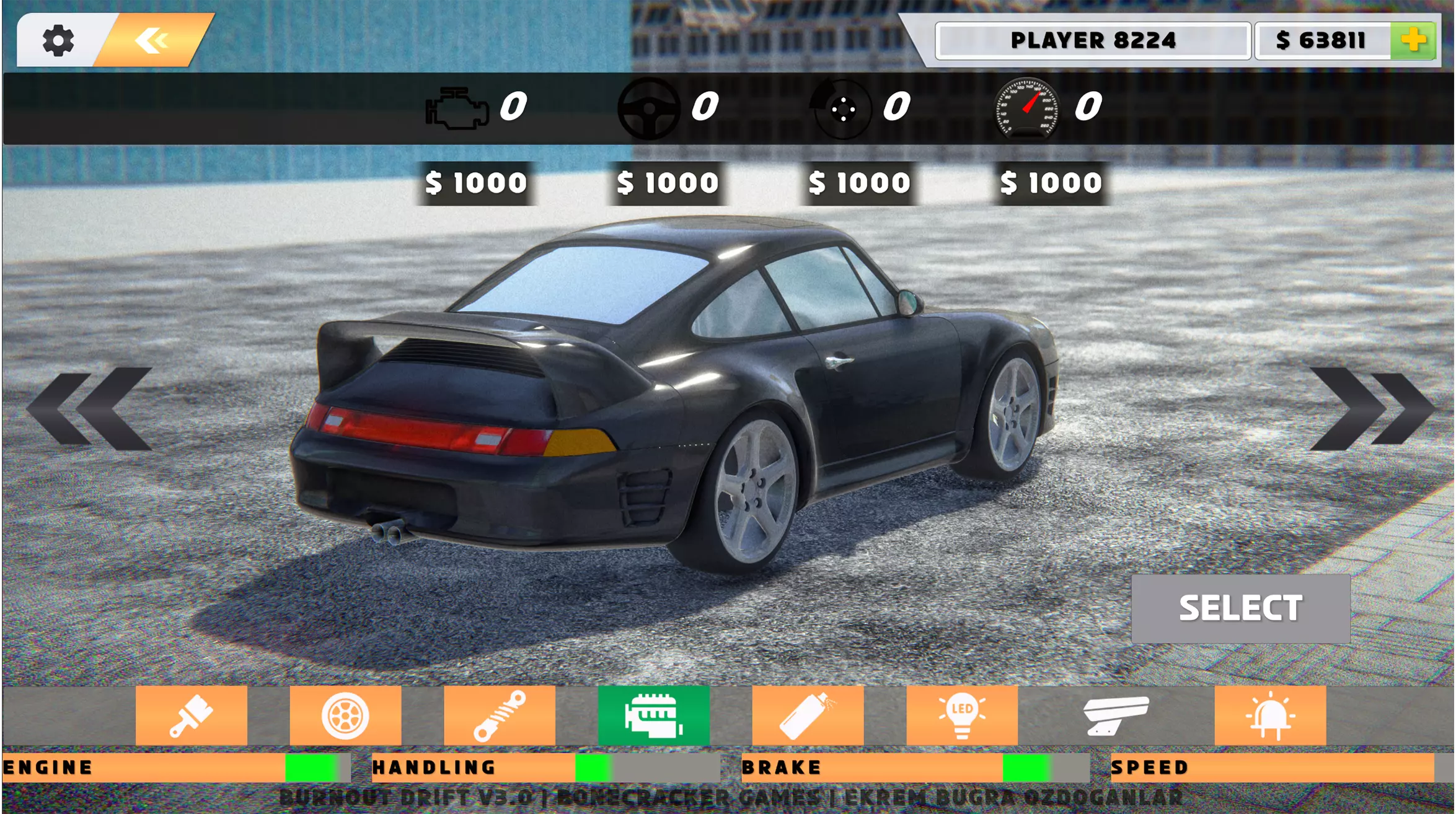The height and width of the screenshot is (814, 1456).
Task: Click the Player 8224 name field
Action: (1093, 41)
